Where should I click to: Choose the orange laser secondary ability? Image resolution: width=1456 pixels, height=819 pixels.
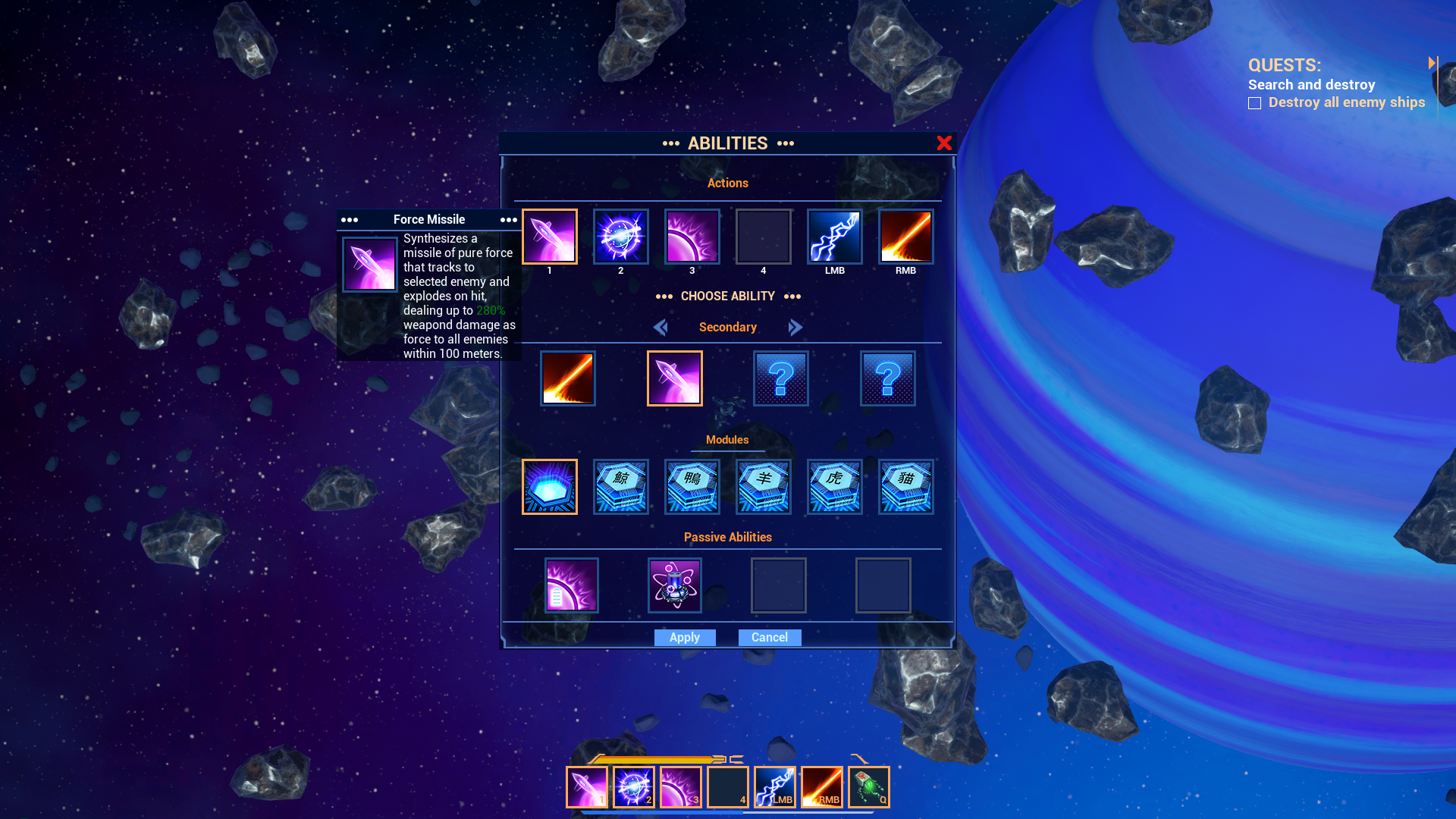click(x=568, y=378)
